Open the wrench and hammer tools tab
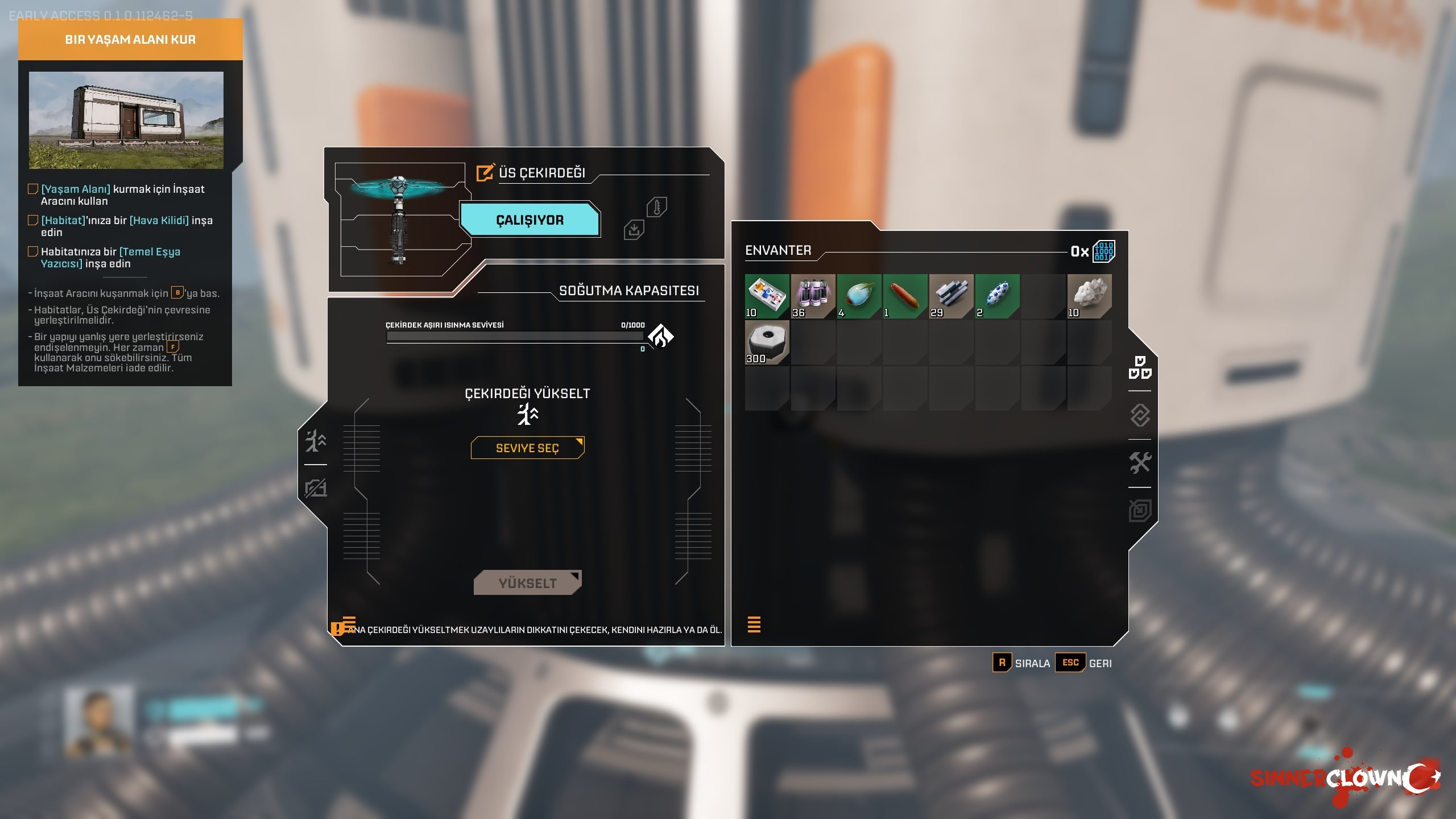Image resolution: width=1456 pixels, height=819 pixels. click(1140, 462)
